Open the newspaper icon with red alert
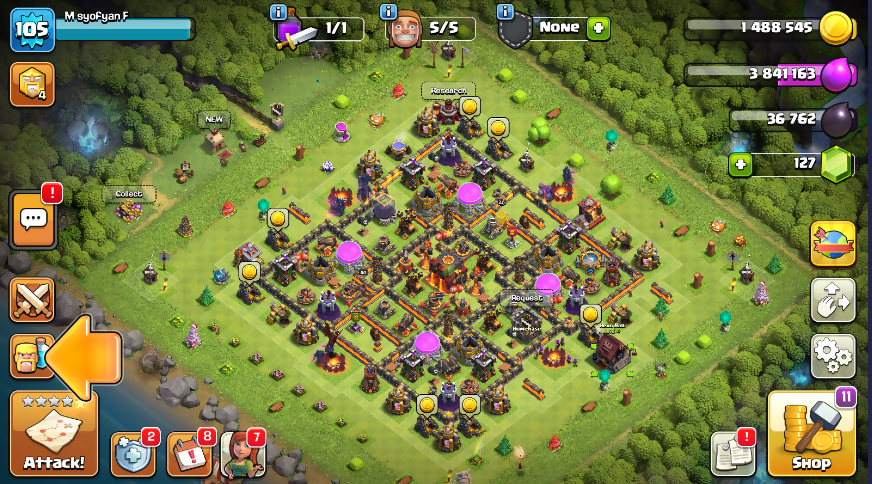The image size is (872, 484). coord(732,455)
